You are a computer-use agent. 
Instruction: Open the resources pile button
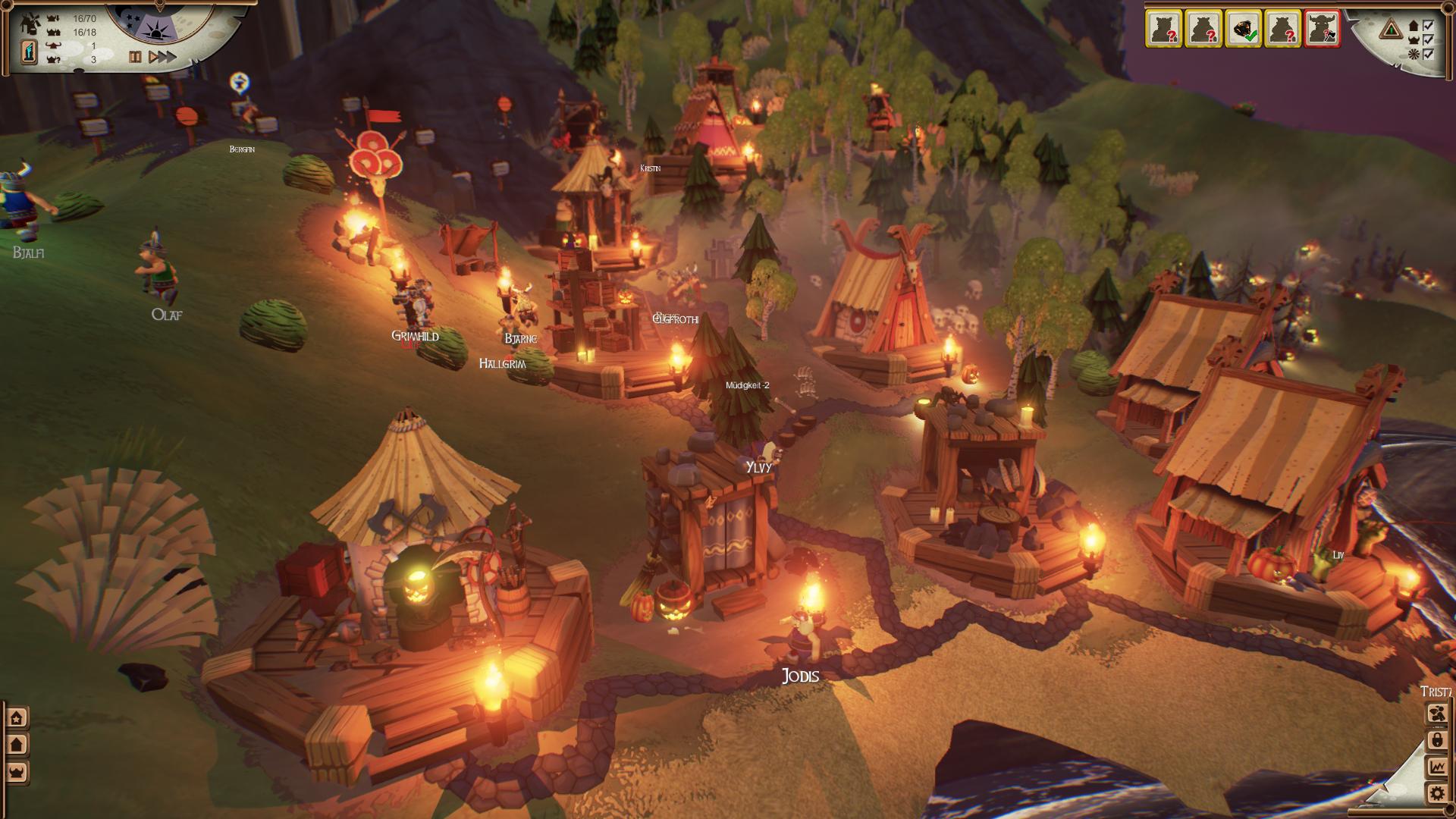point(1436,714)
